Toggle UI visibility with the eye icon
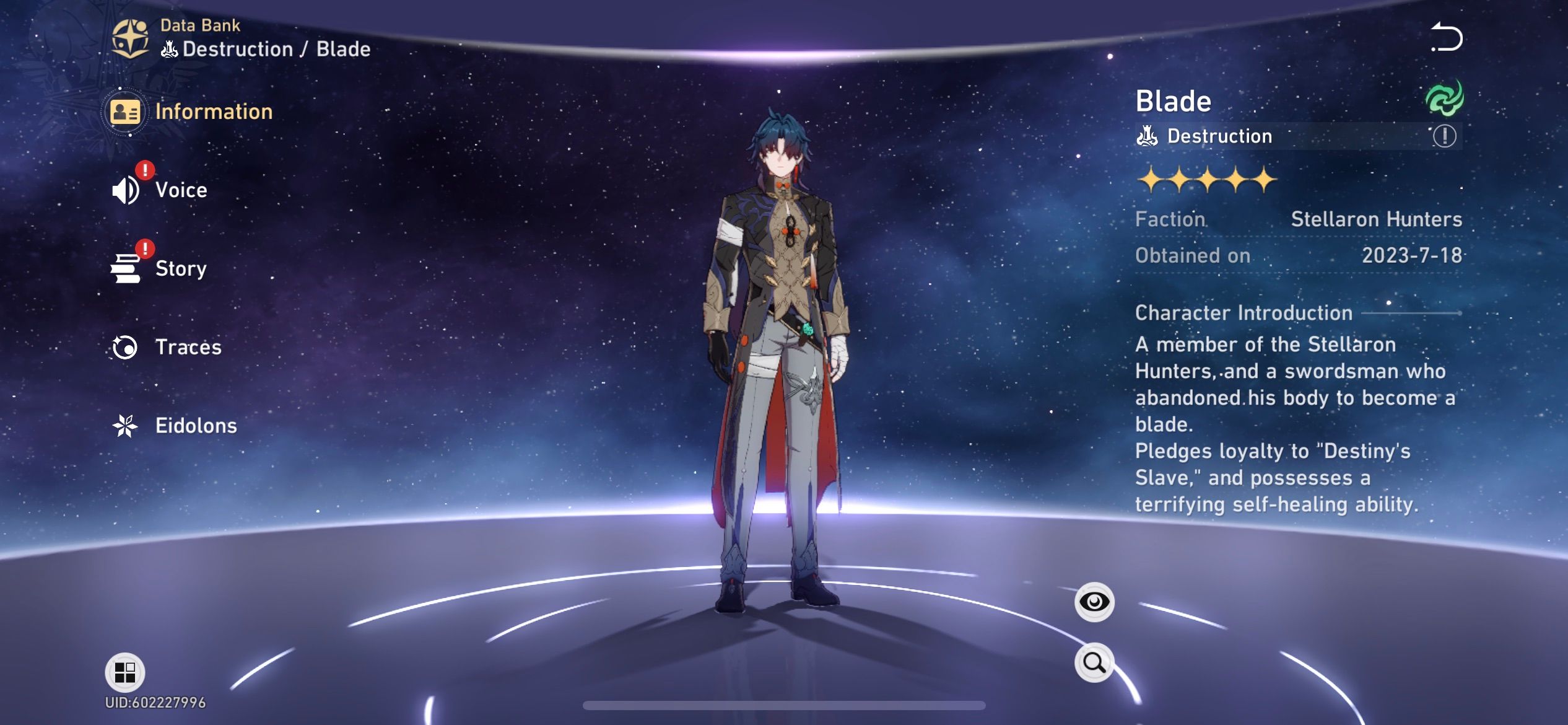Screen dimensions: 1568x725 point(1094,600)
